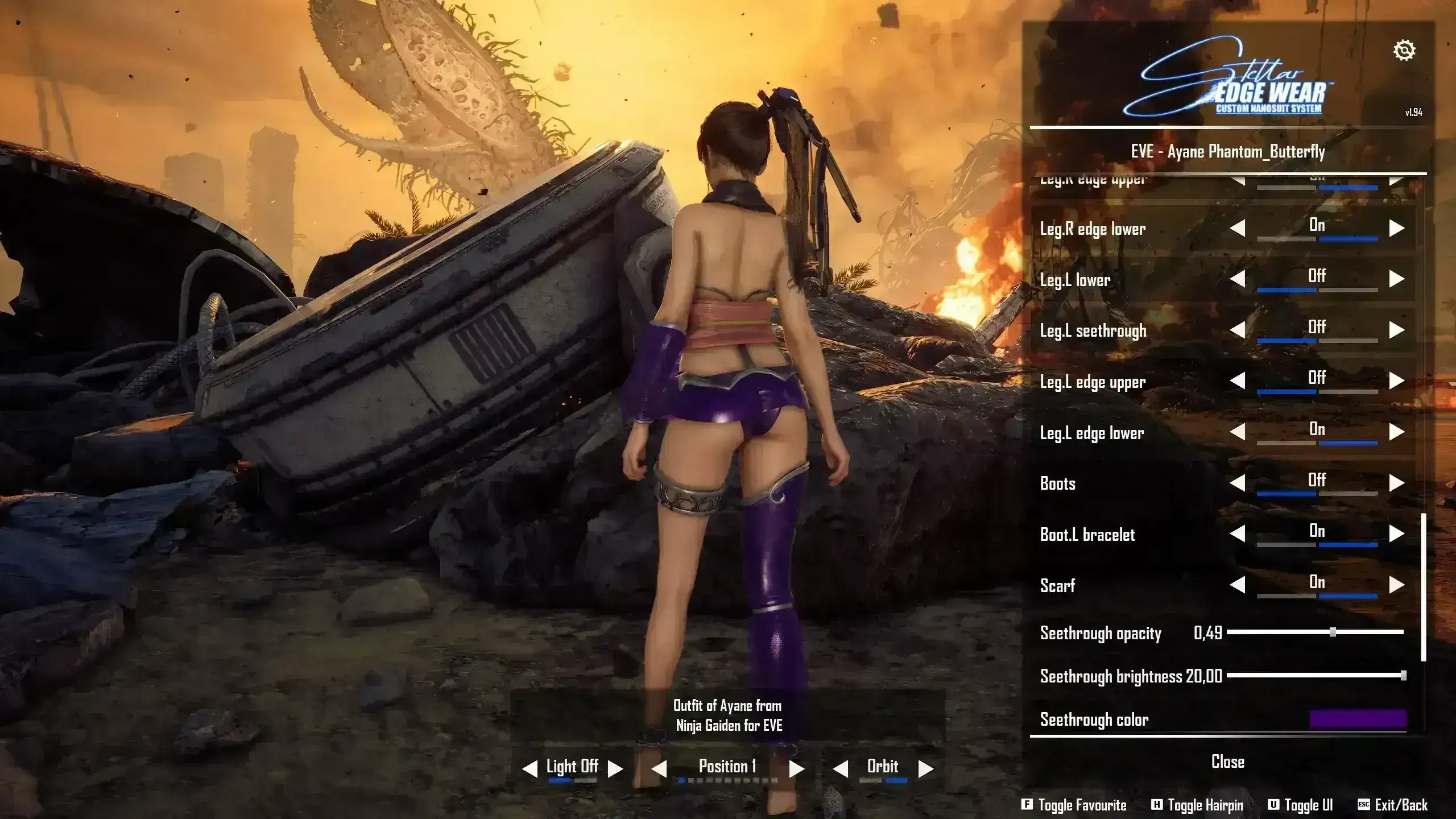This screenshot has width=1456, height=819.
Task: Open the purple Seethrough color swatch
Action: 1358,719
